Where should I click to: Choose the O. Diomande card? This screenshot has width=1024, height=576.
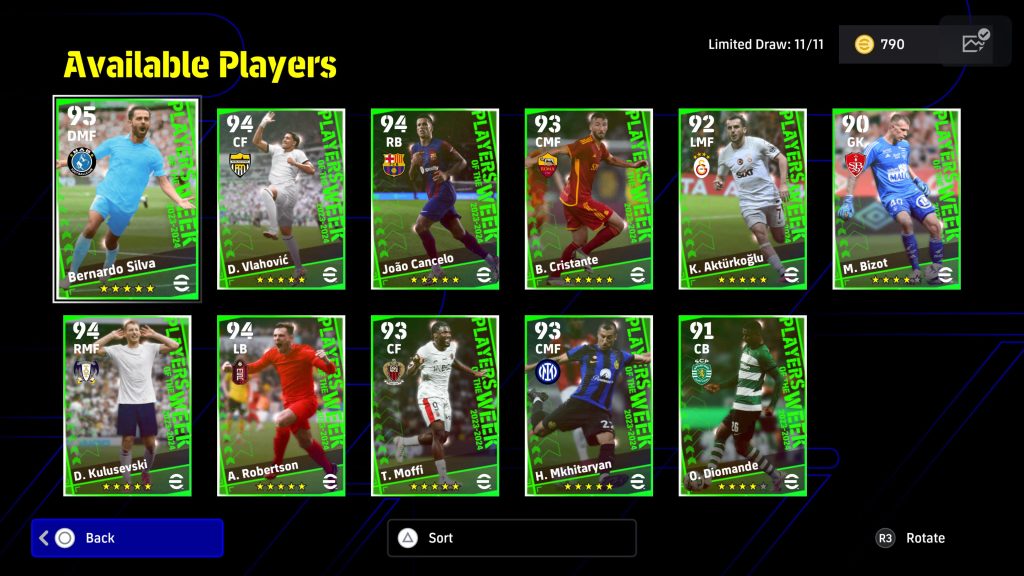point(743,406)
